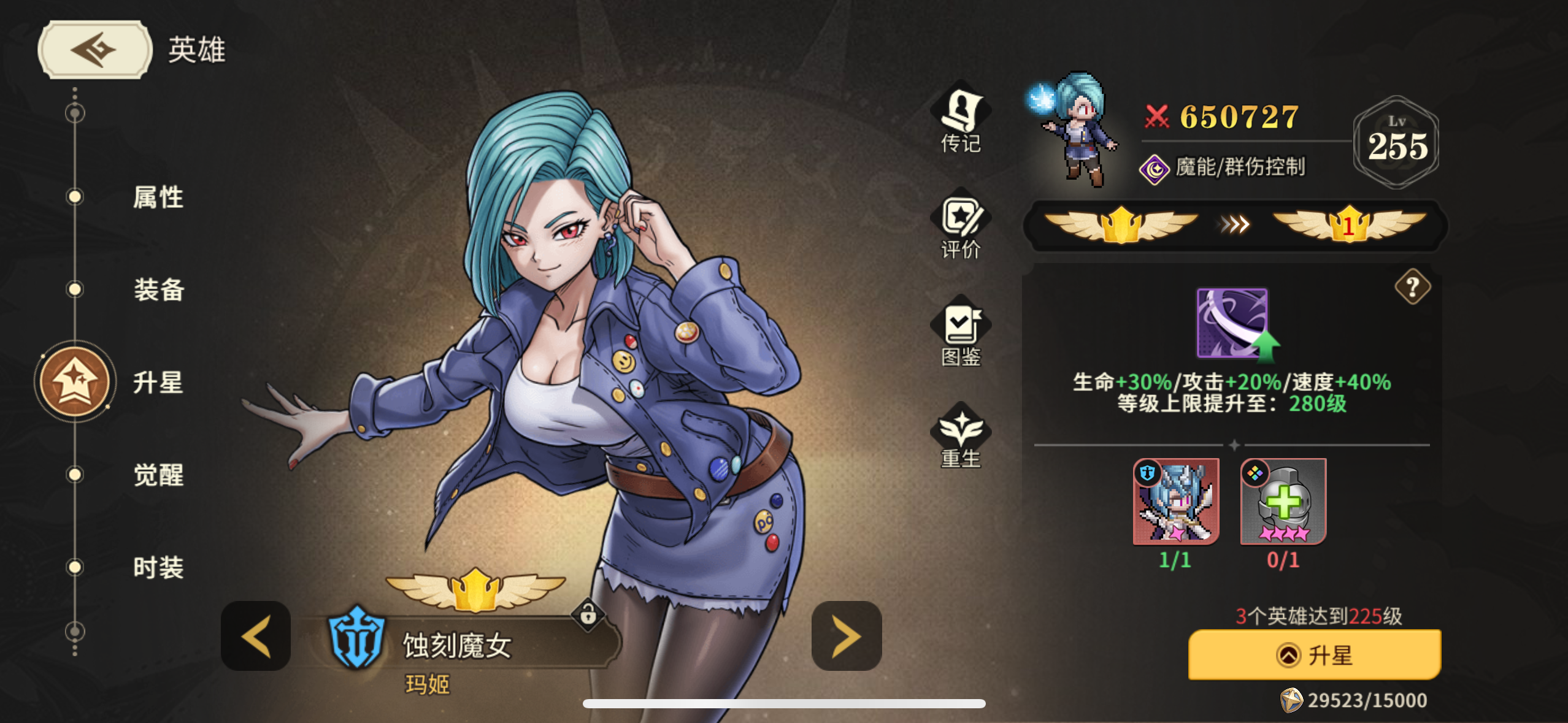This screenshot has width=1568, height=723.
Task: Return via the back arrow next to 英雄
Action: click(x=93, y=49)
